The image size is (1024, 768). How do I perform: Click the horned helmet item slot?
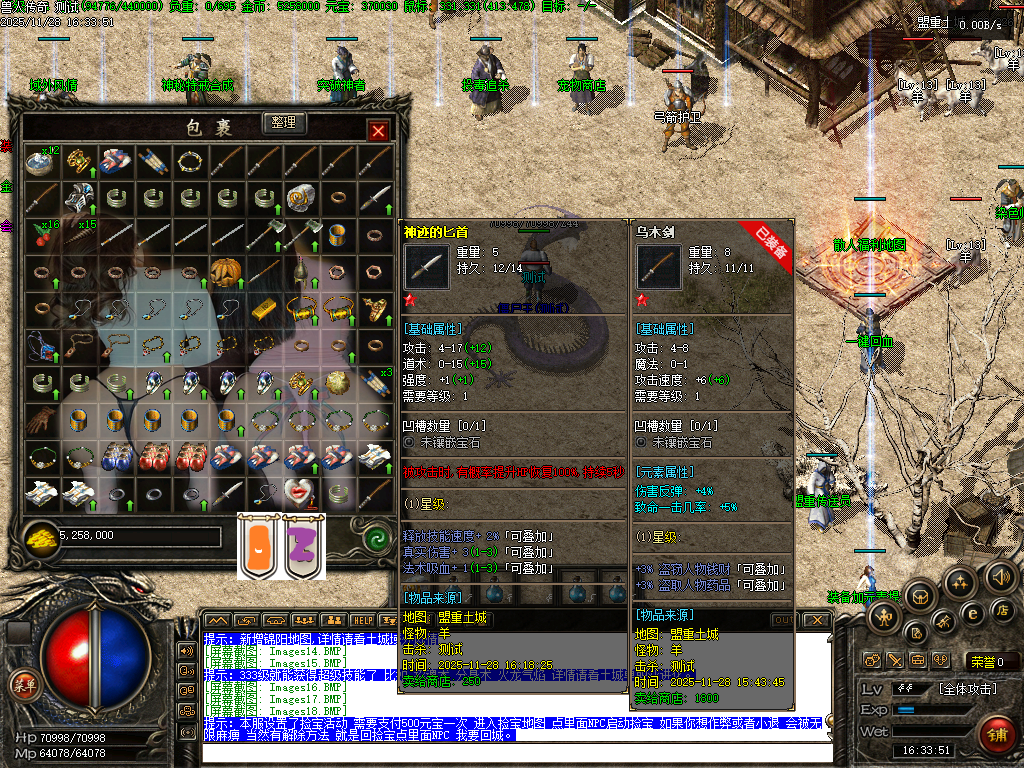pos(78,198)
